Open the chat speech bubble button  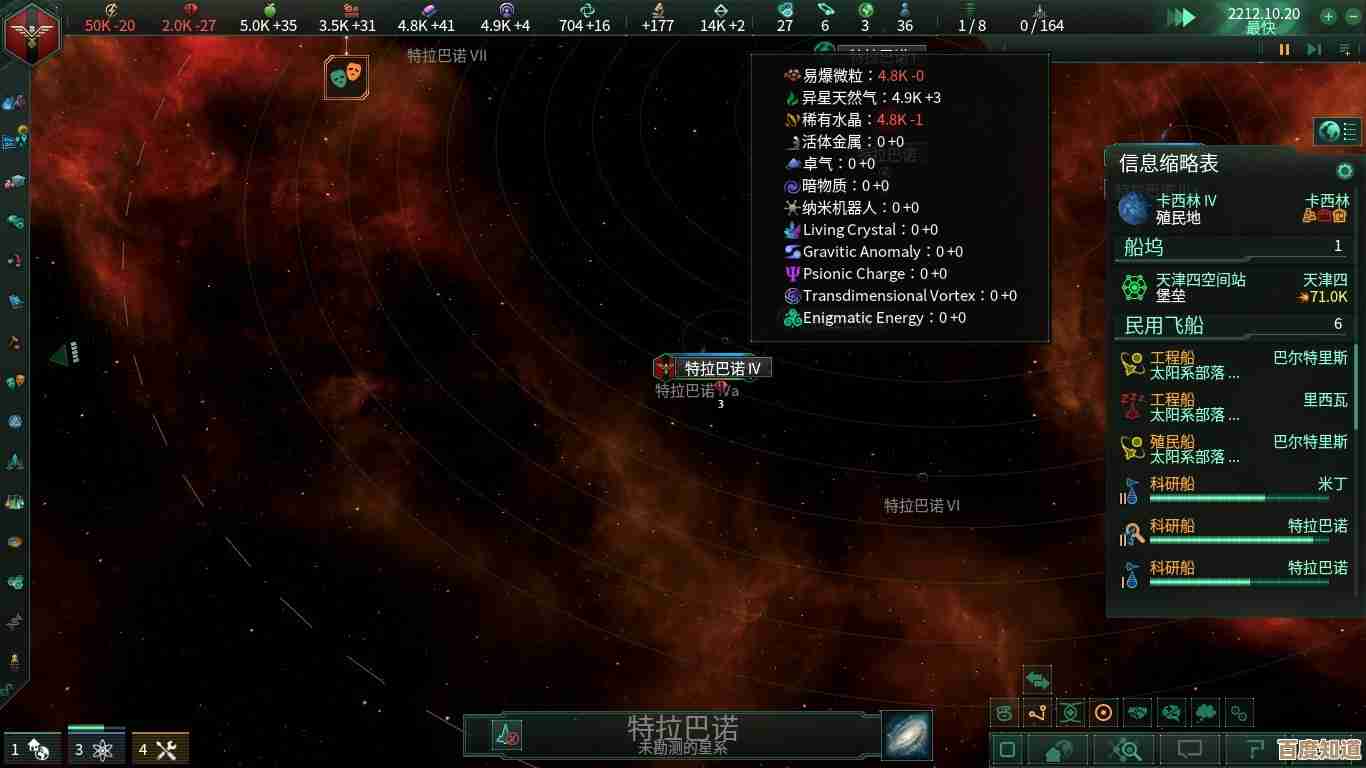point(1189,749)
